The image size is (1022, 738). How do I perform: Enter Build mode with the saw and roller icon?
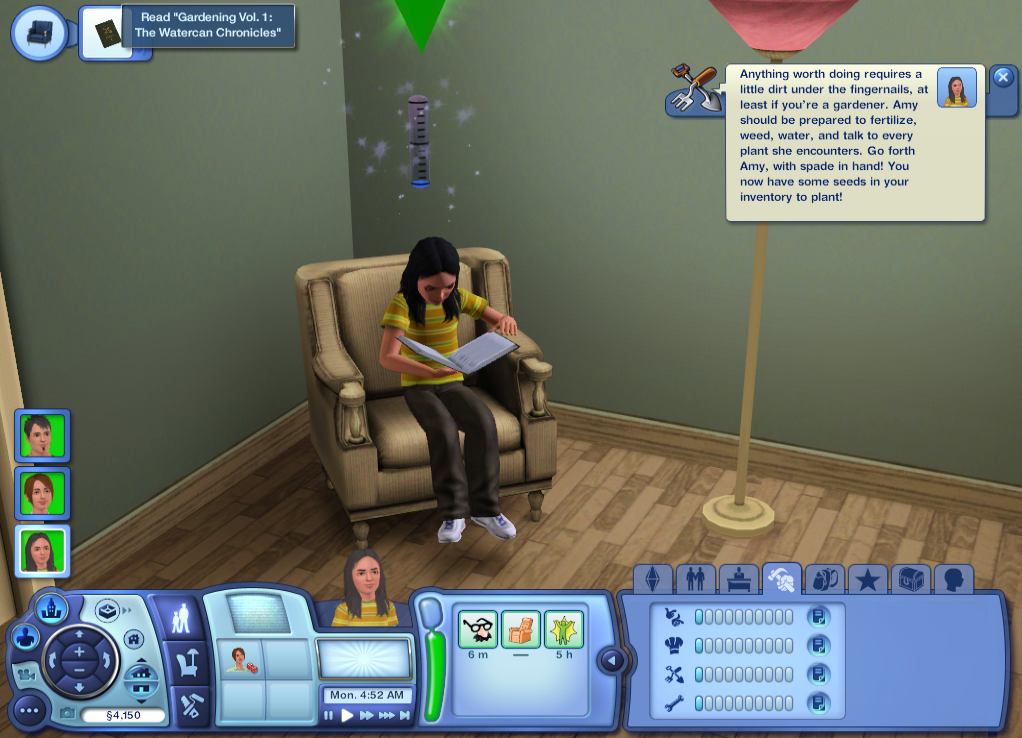tap(187, 704)
